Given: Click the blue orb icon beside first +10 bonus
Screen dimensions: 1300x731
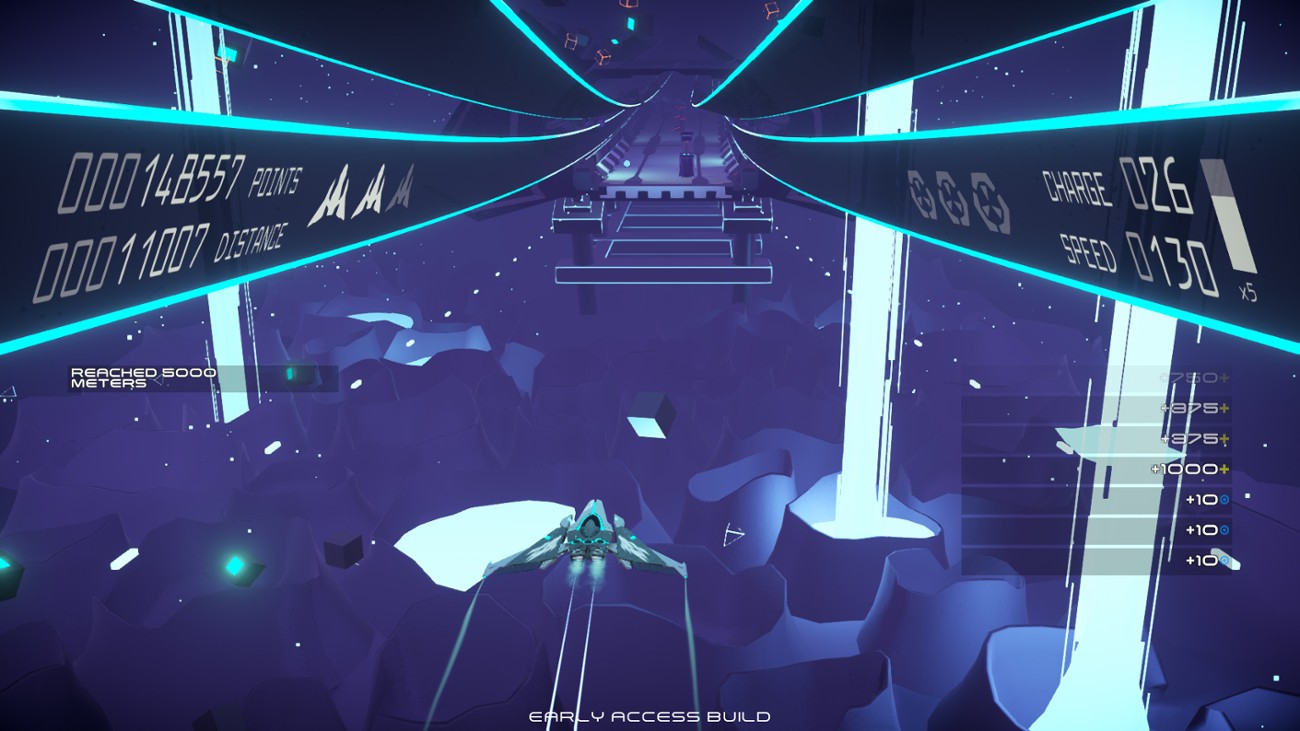Looking at the screenshot, I should (x=1223, y=498).
